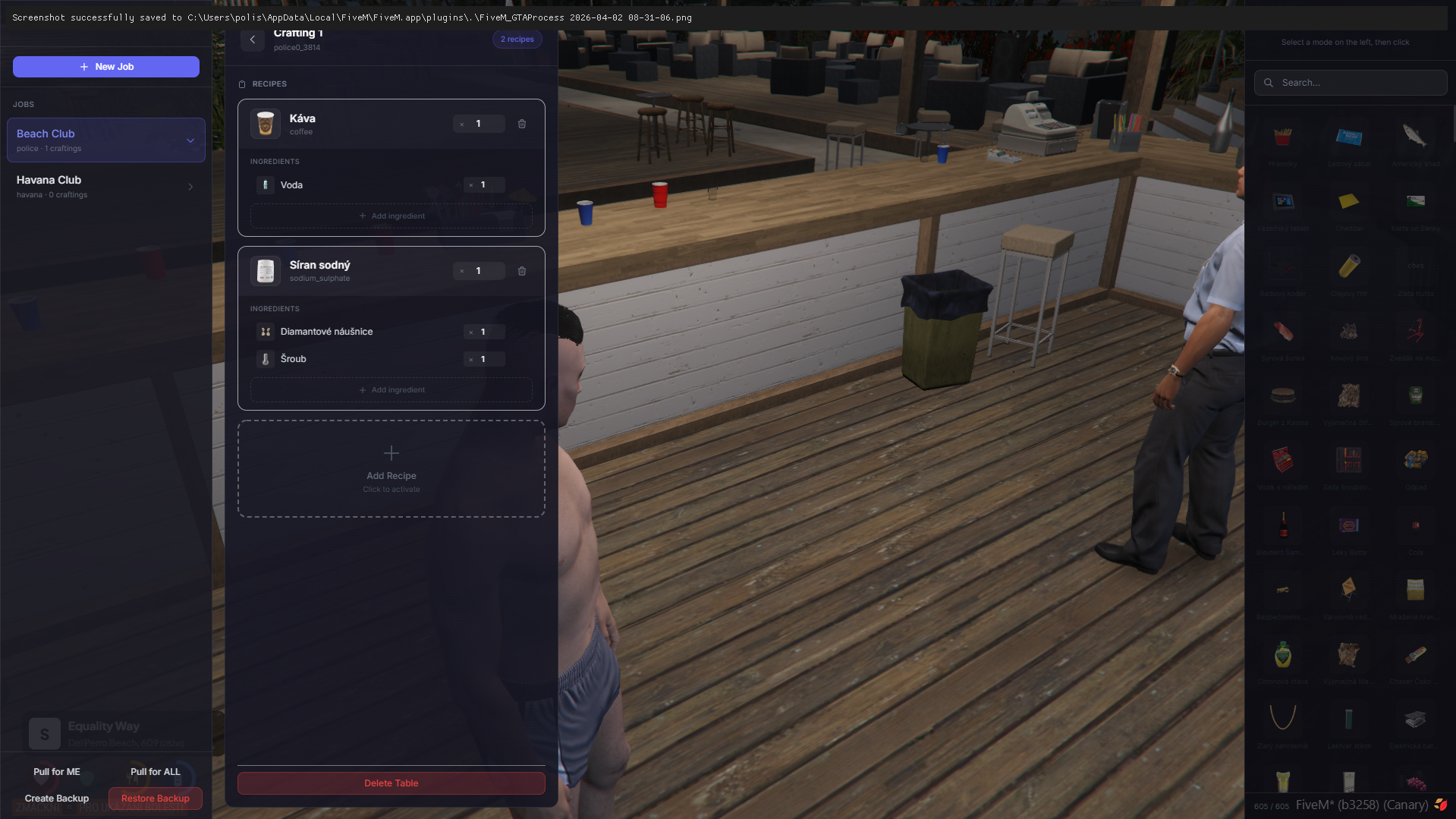Edit the Káva recipe quantity field
The width and height of the screenshot is (1456, 819).
tap(484, 124)
